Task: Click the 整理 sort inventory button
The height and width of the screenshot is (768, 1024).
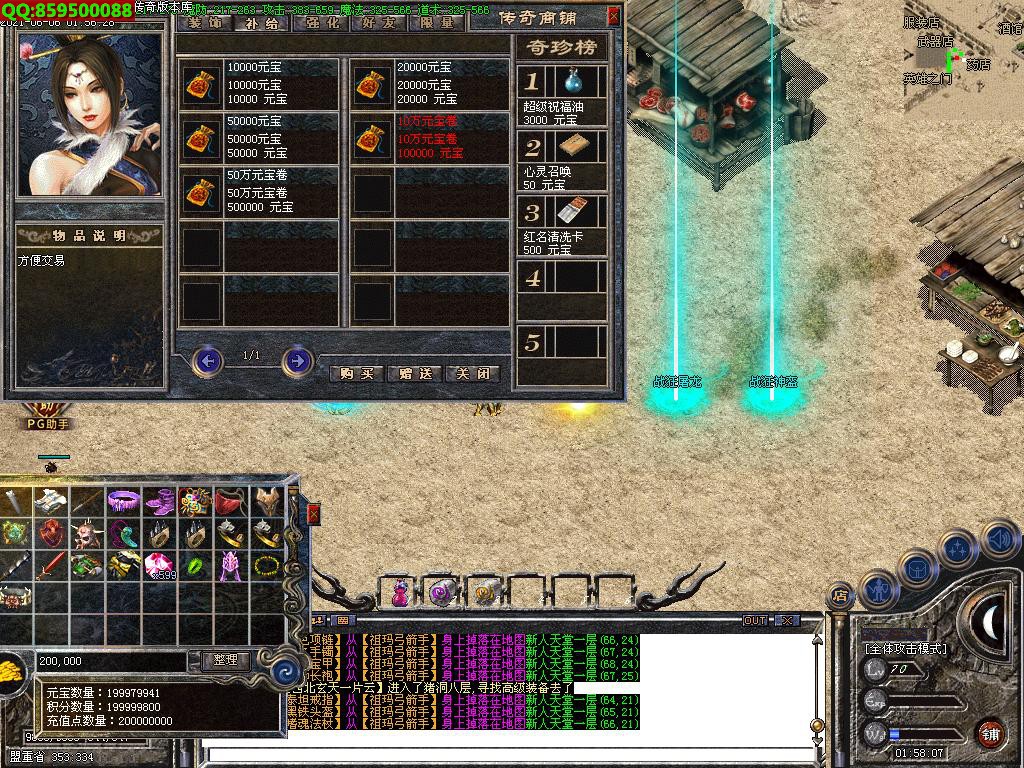Action: 226,661
